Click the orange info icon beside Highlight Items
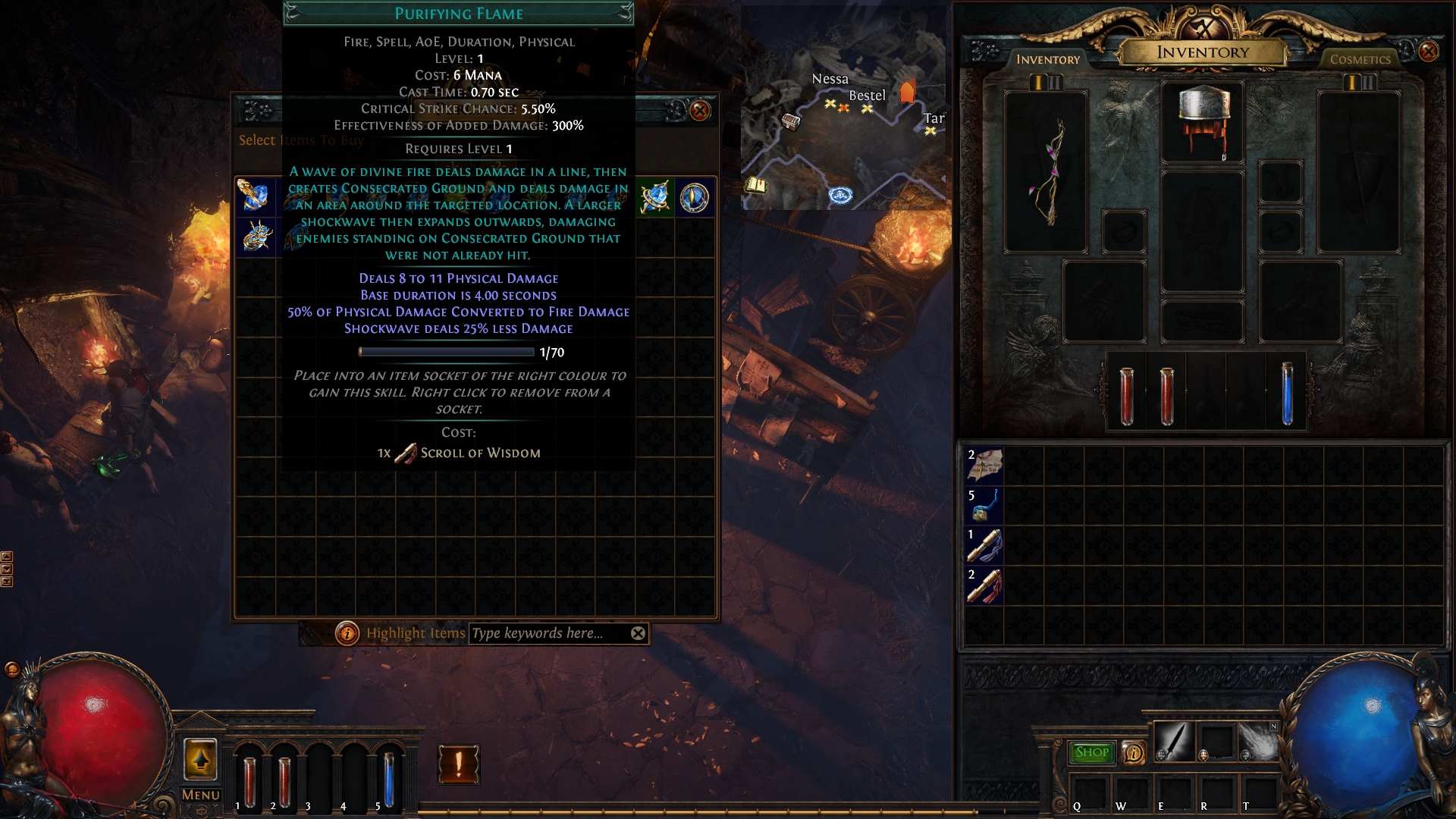The width and height of the screenshot is (1456, 819). coord(347,633)
